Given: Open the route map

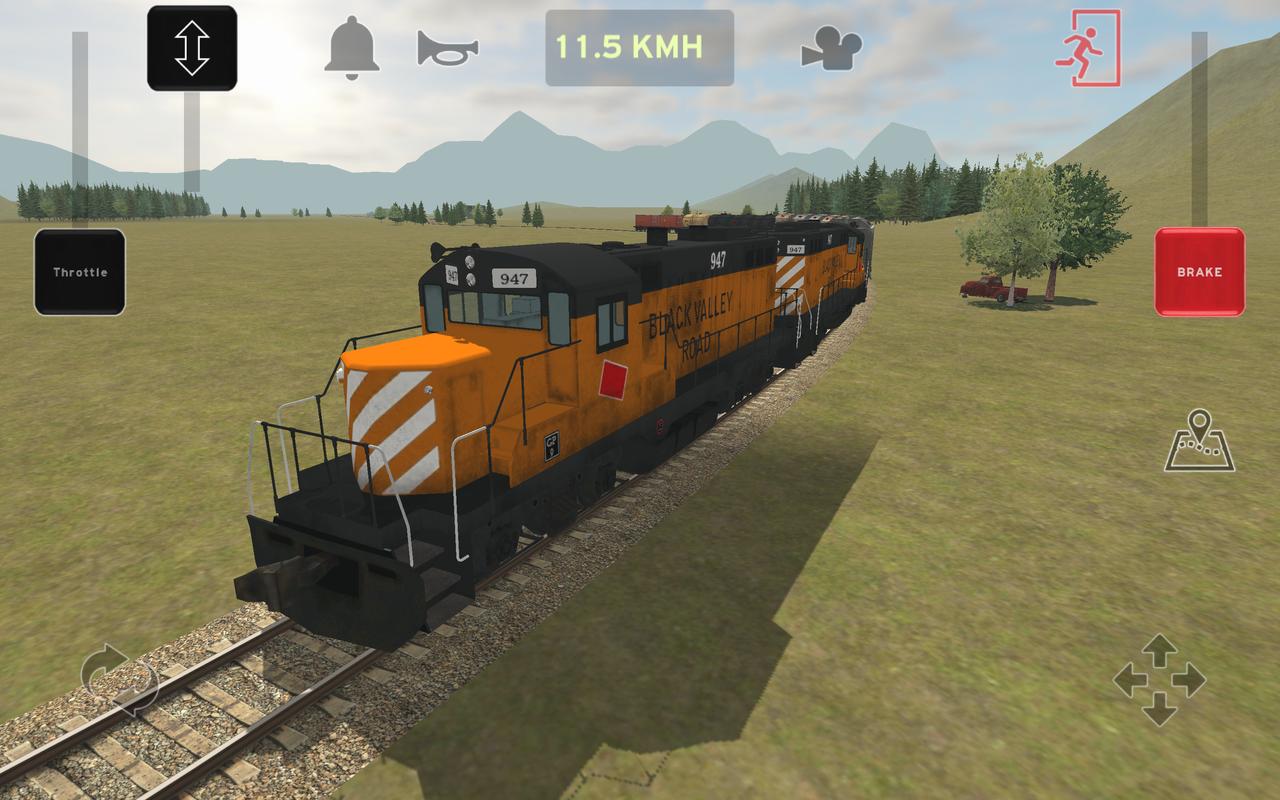Looking at the screenshot, I should point(1198,440).
